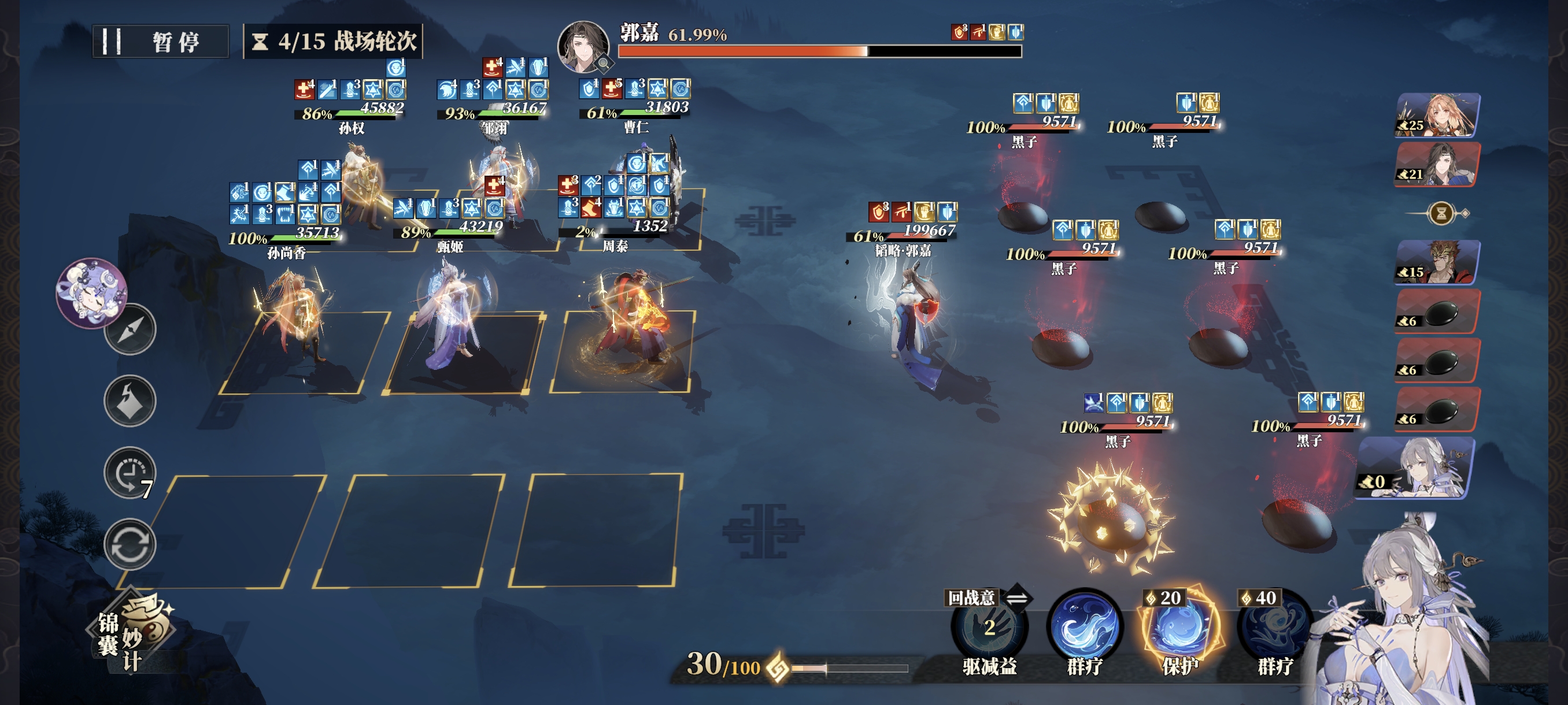Tap the purple-haired chibi avatar icon

[91, 292]
